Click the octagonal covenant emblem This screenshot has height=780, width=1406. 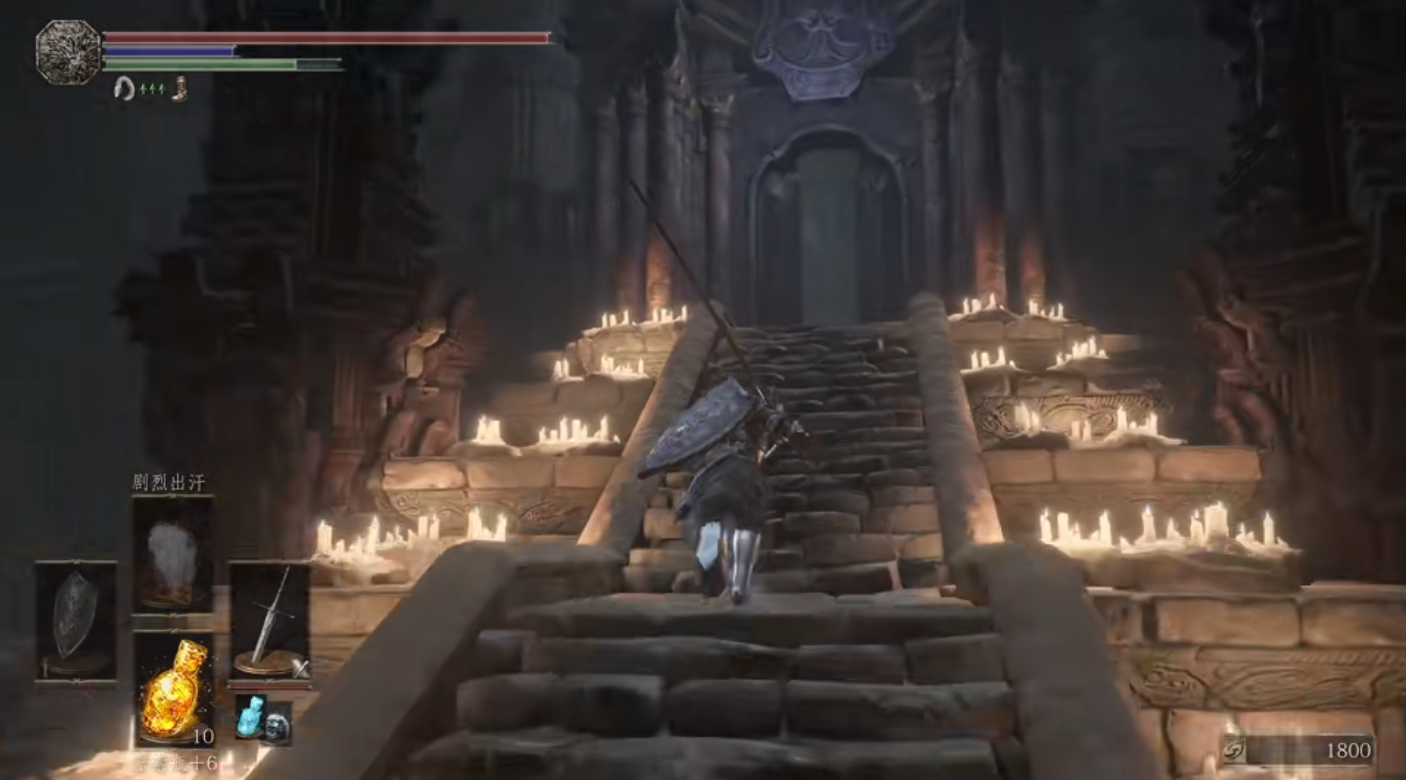click(68, 52)
